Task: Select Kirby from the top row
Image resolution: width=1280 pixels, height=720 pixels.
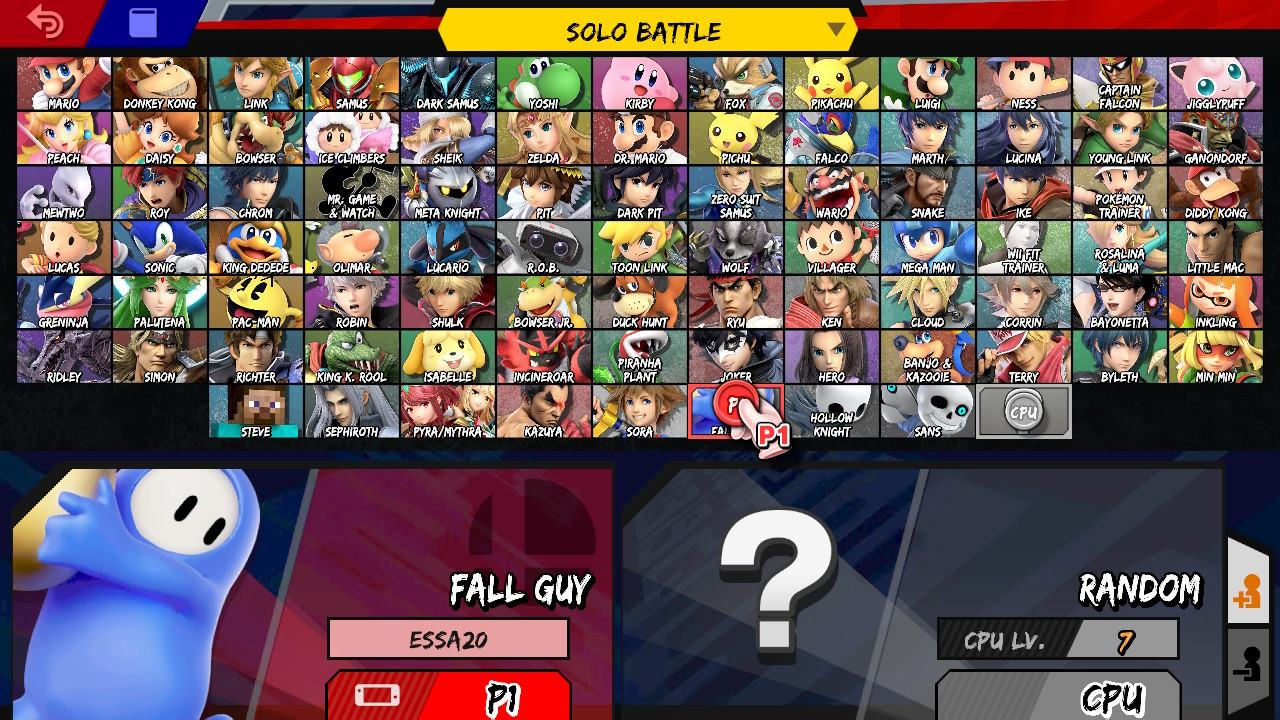Action: [x=638, y=83]
